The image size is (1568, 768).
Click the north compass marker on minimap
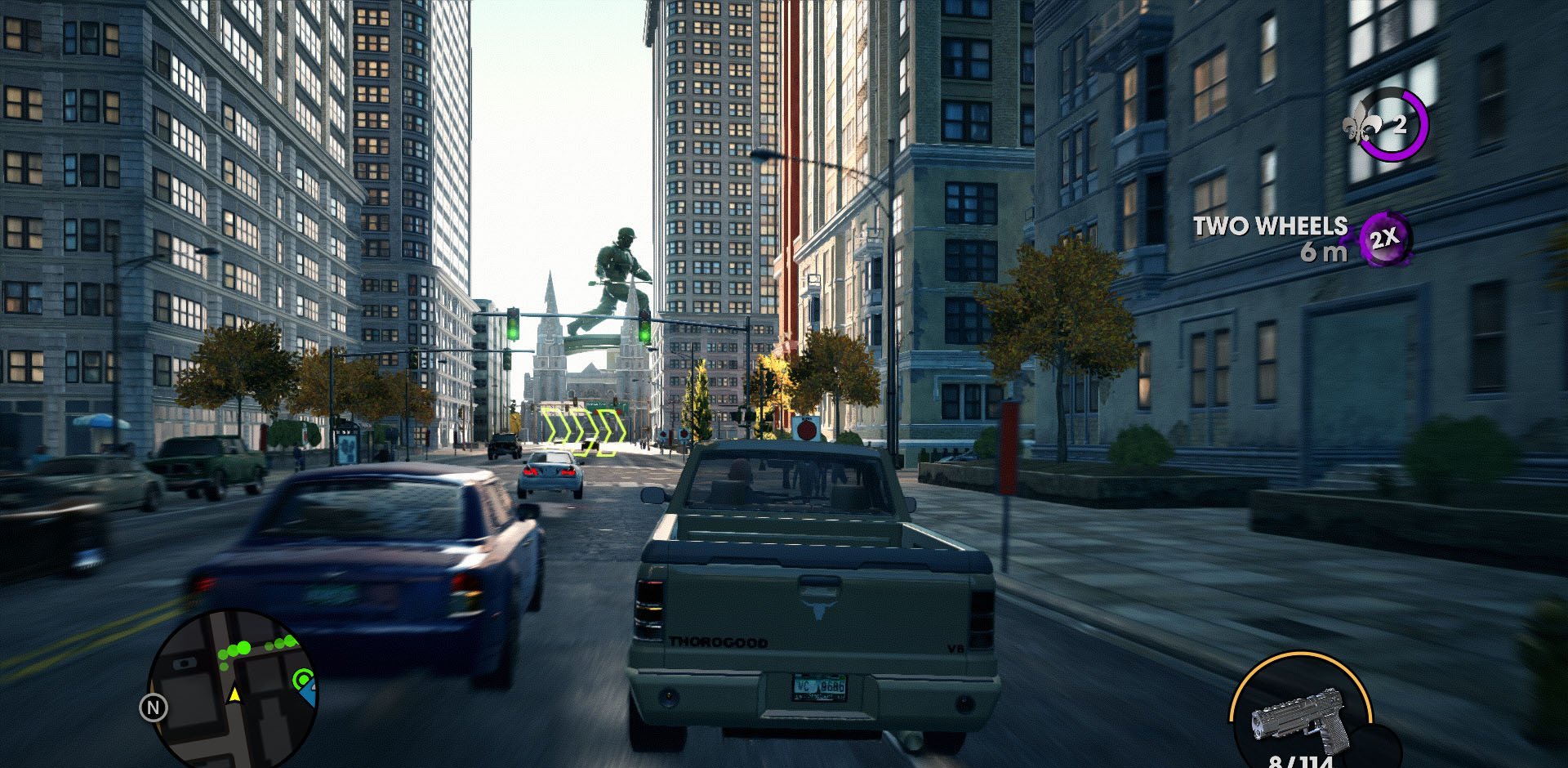[154, 708]
